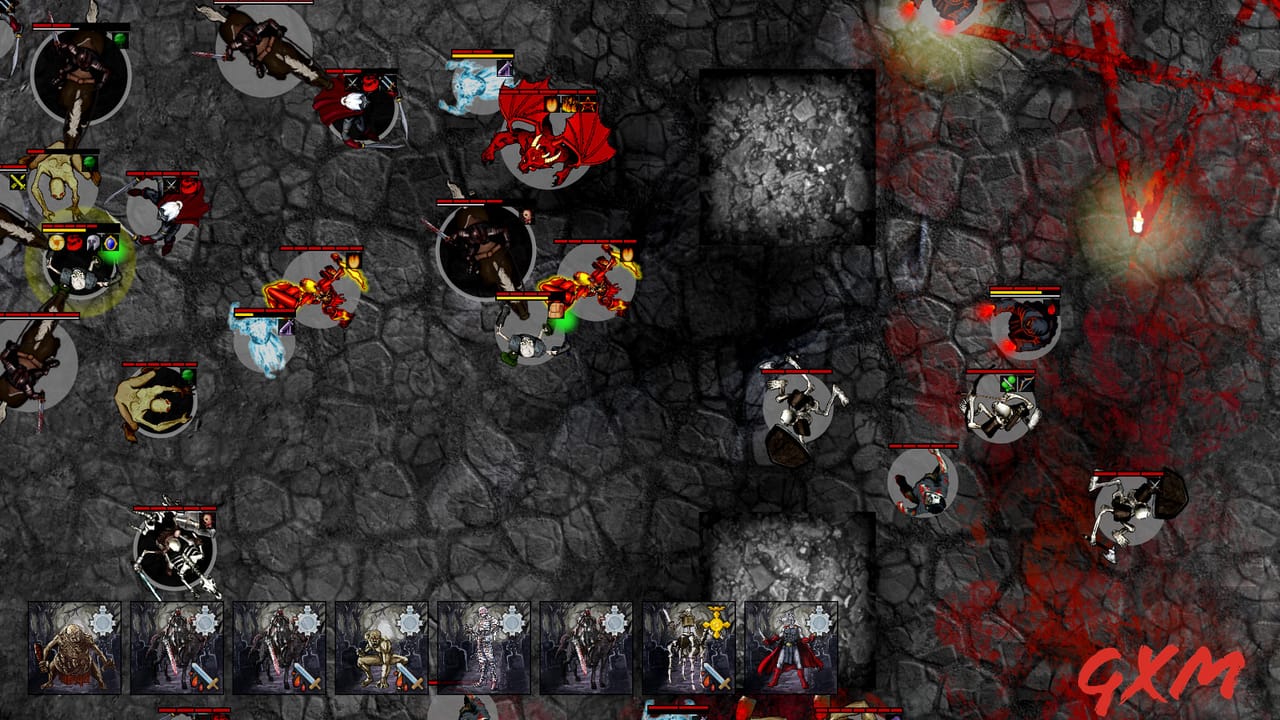The height and width of the screenshot is (720, 1280).
Task: Toggle the red demon-face buff beside the caped vampire
Action: tap(370, 83)
